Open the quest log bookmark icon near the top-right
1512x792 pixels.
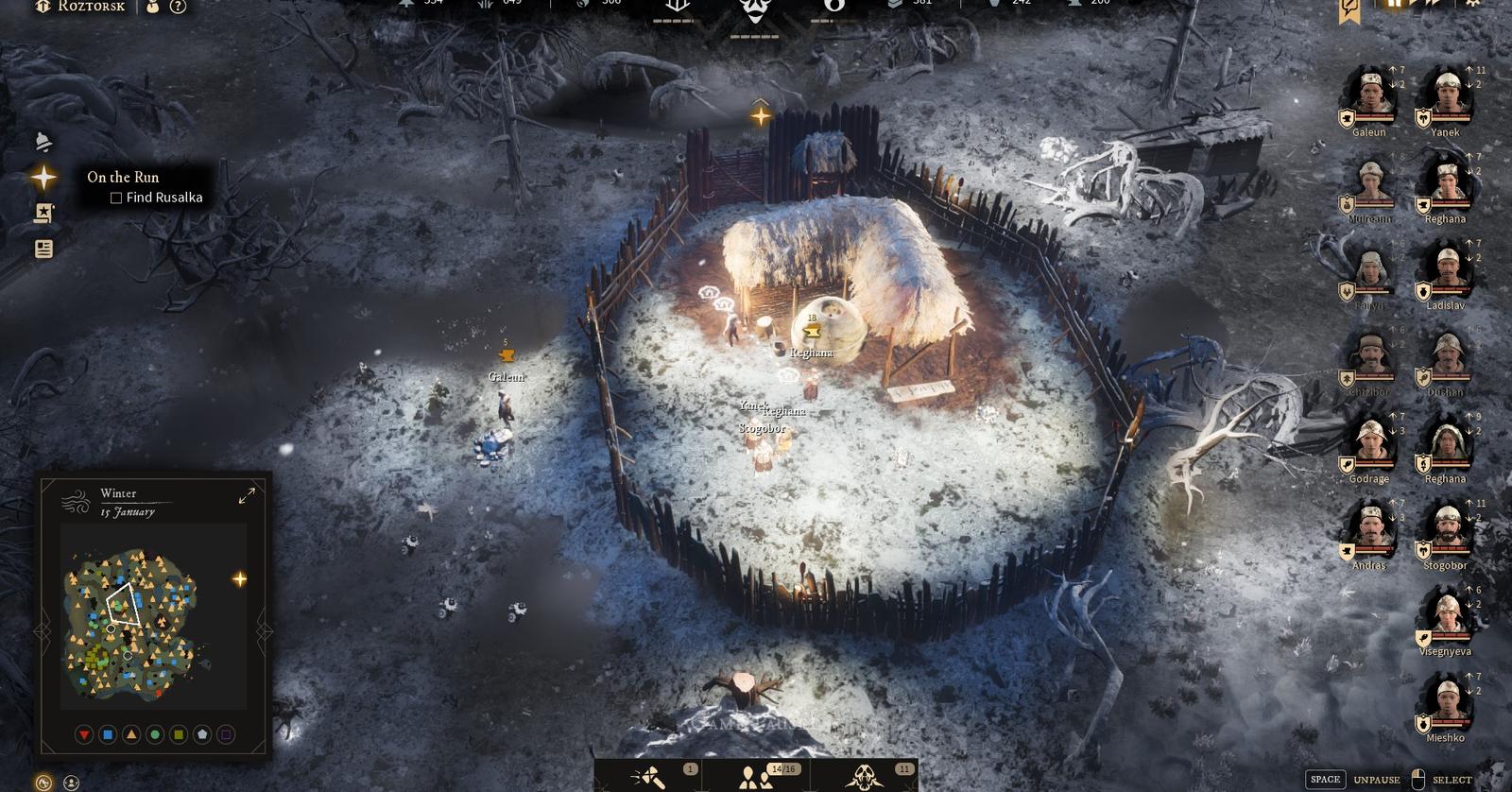[1349, 8]
